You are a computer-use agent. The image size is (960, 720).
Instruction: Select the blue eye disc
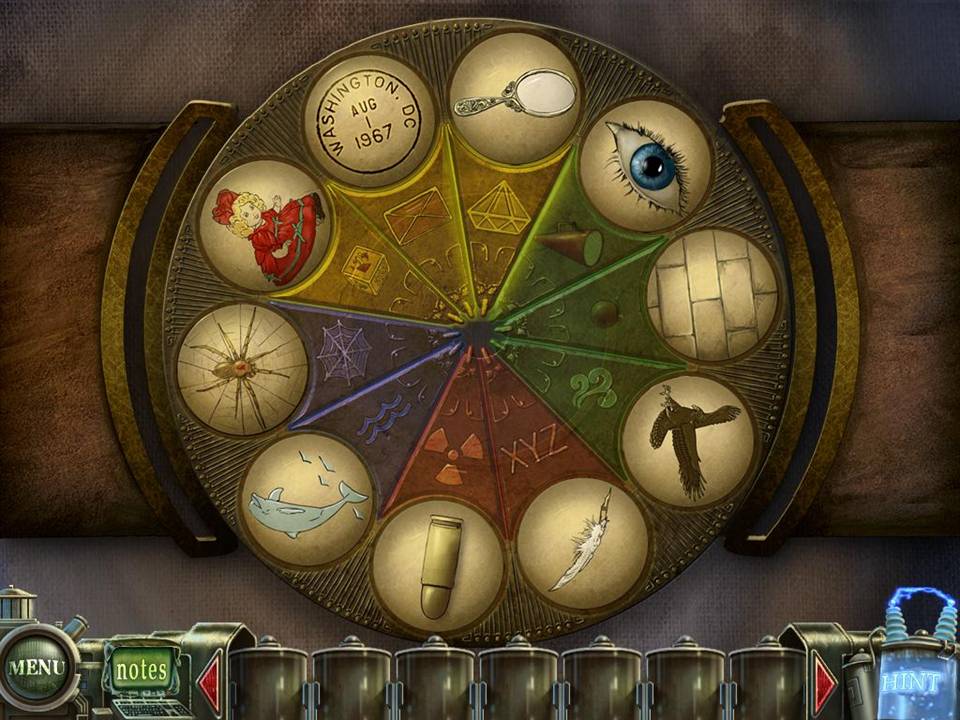[646, 164]
